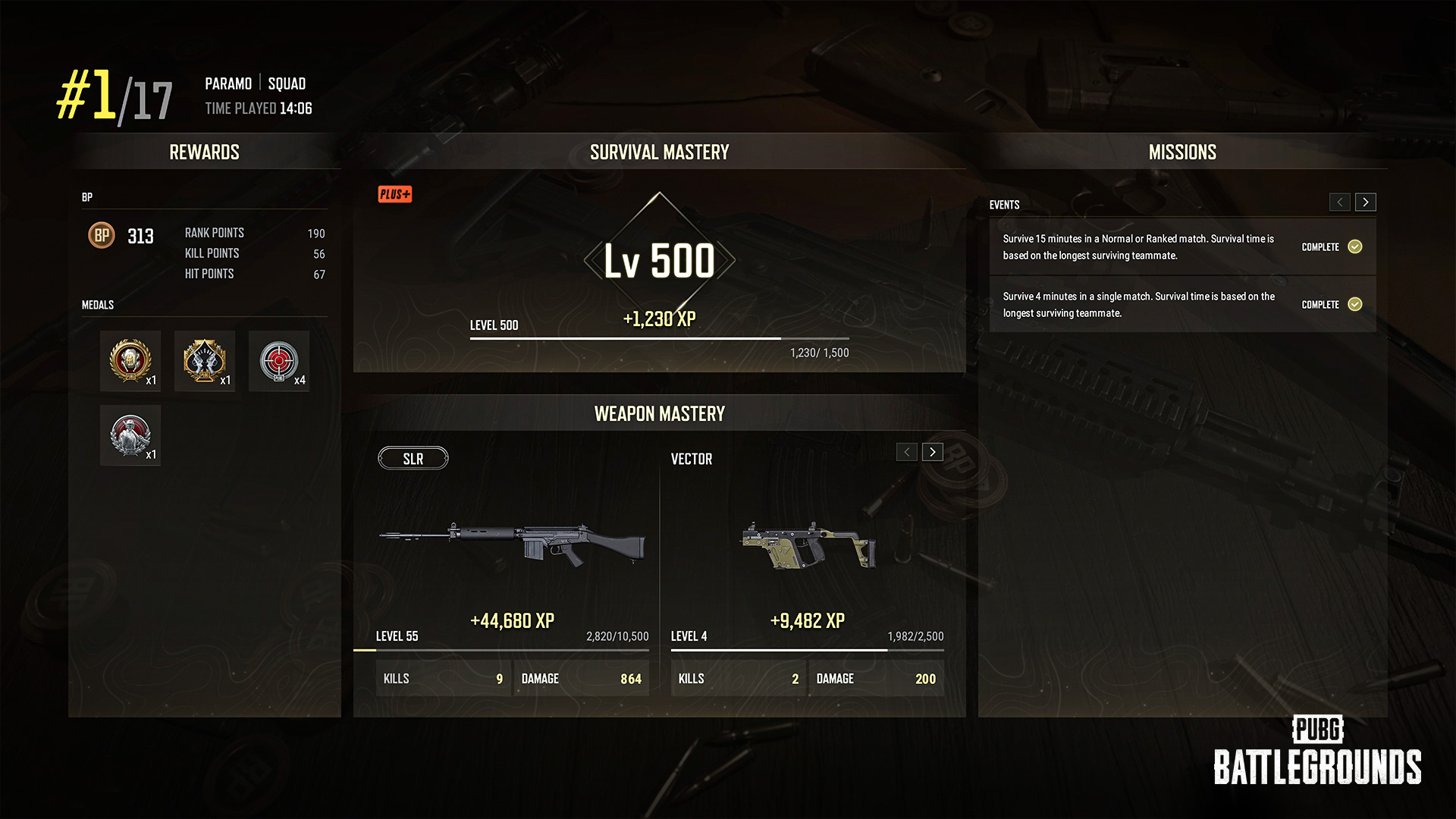The image size is (1456, 819).
Task: Show next Events mission page
Action: coord(1366,202)
